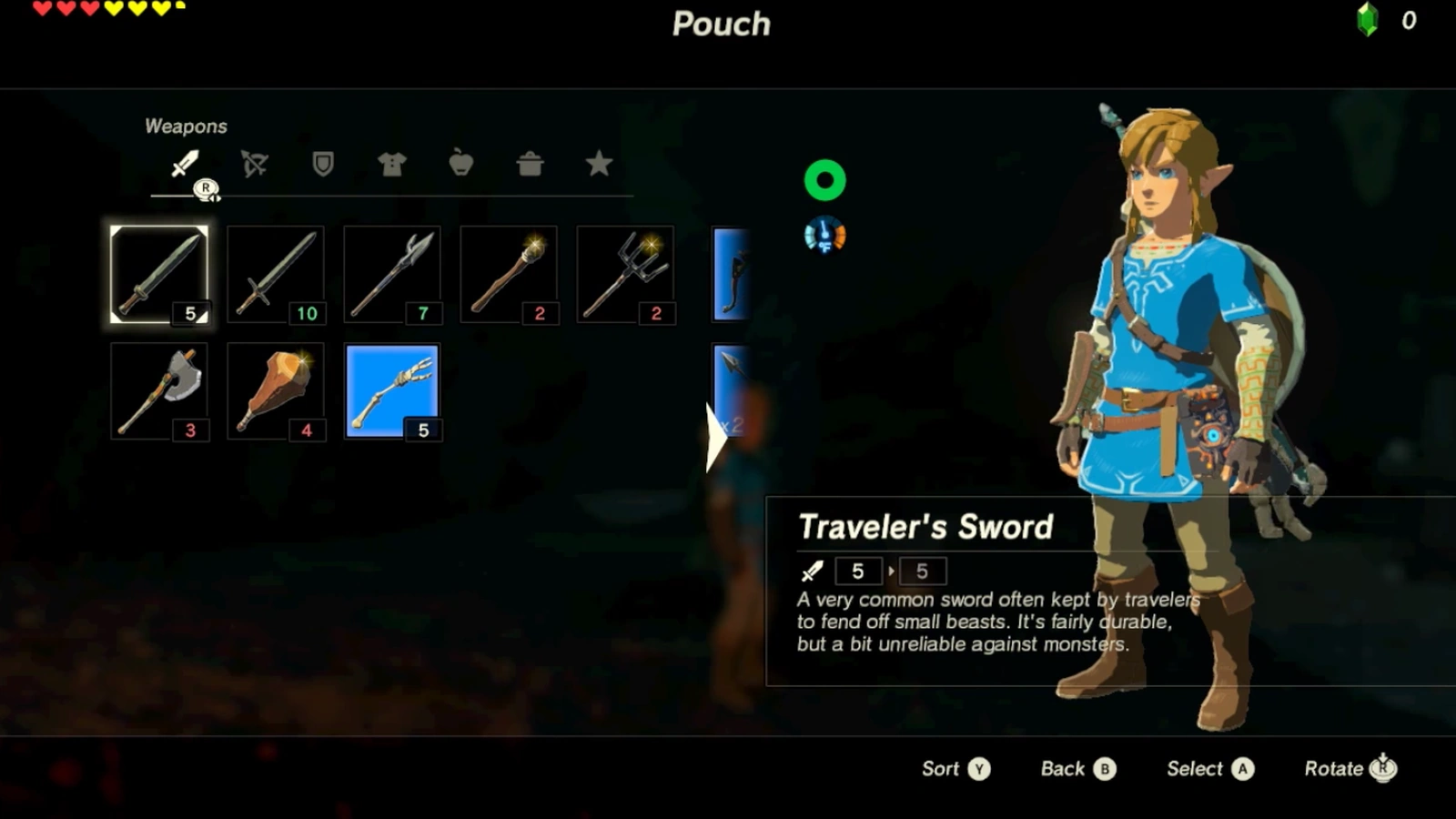Select the Weapons section label

[185, 126]
